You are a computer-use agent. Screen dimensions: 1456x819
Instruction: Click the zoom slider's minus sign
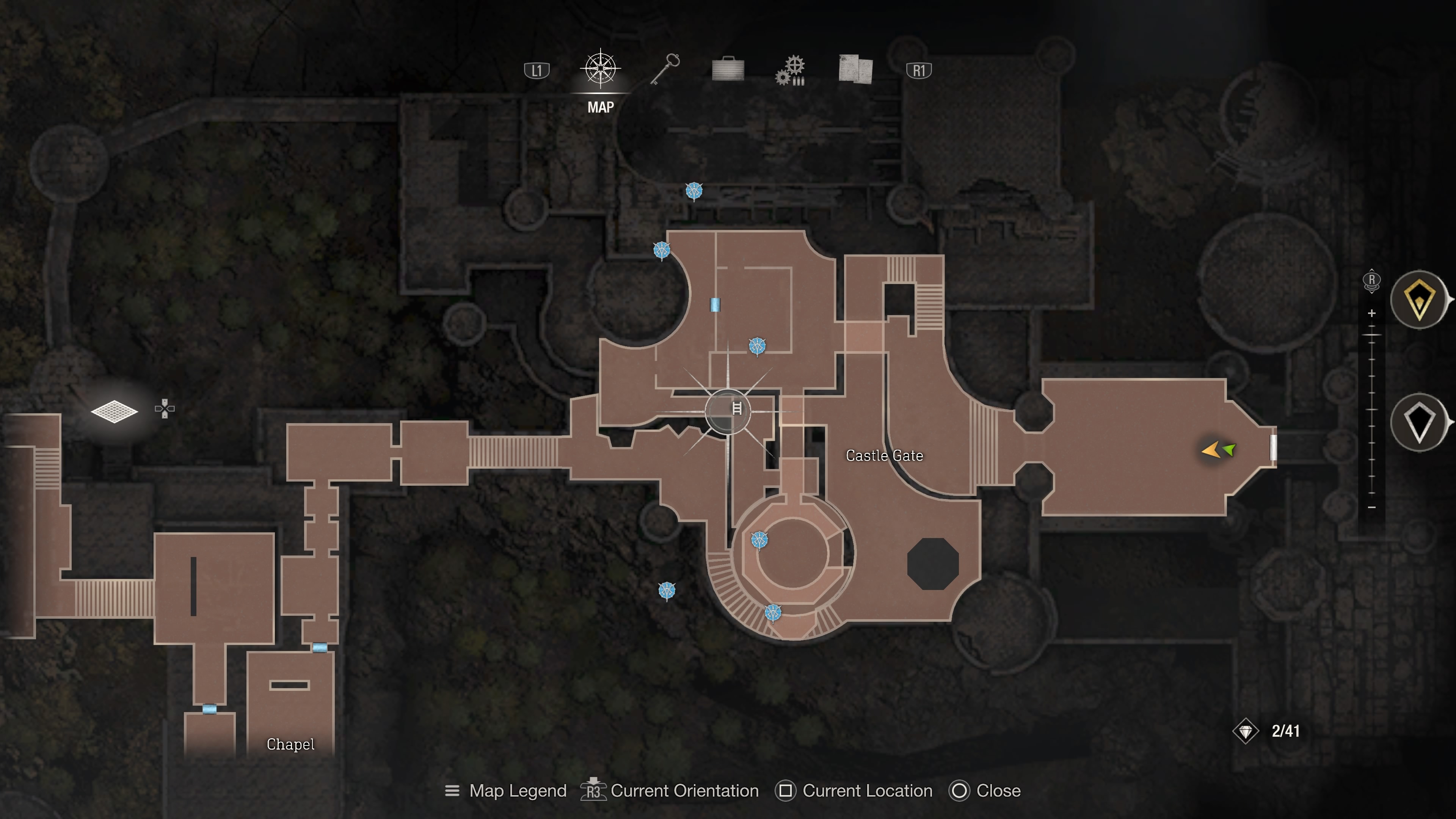pos(1372,508)
